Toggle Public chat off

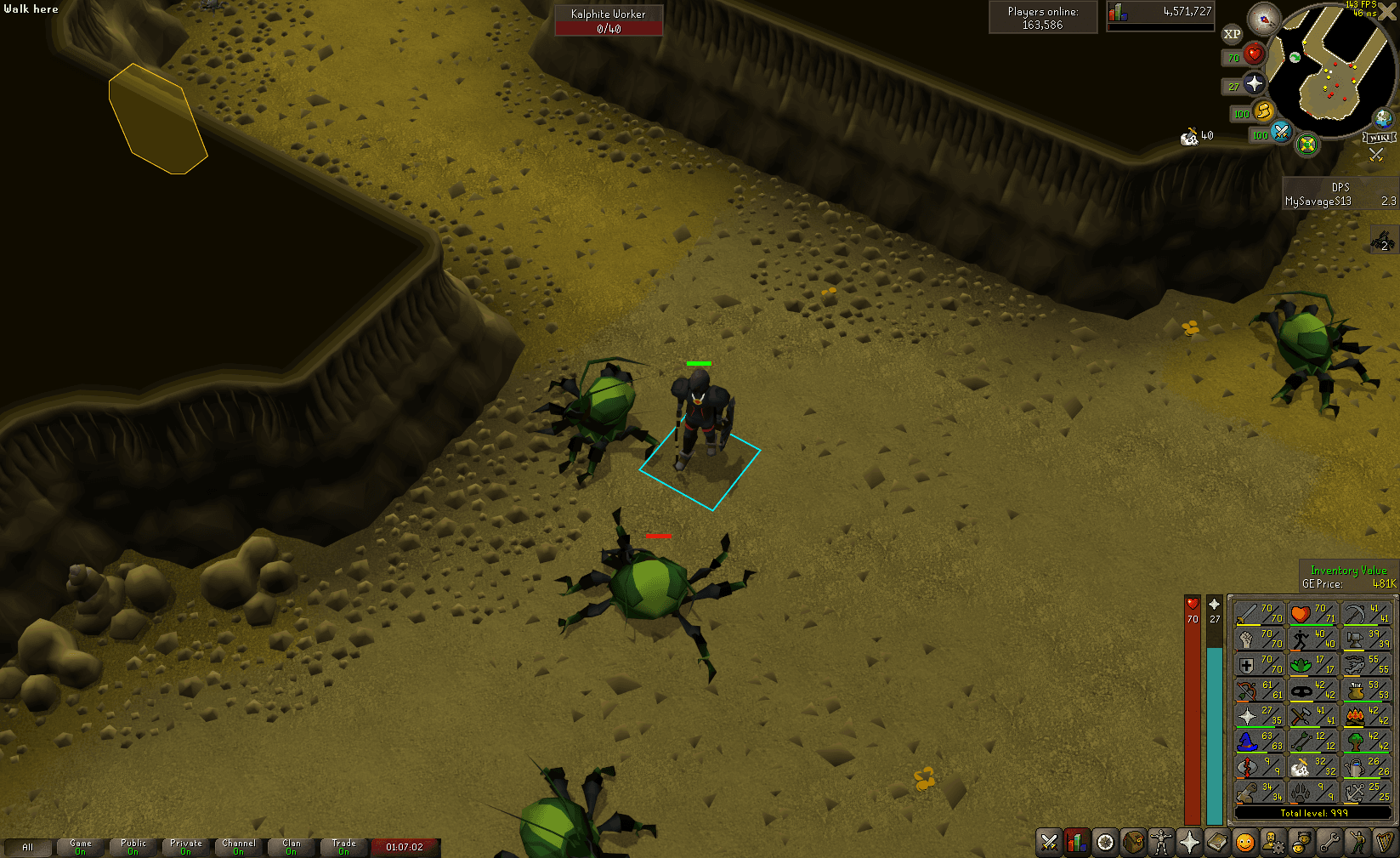coord(133,847)
